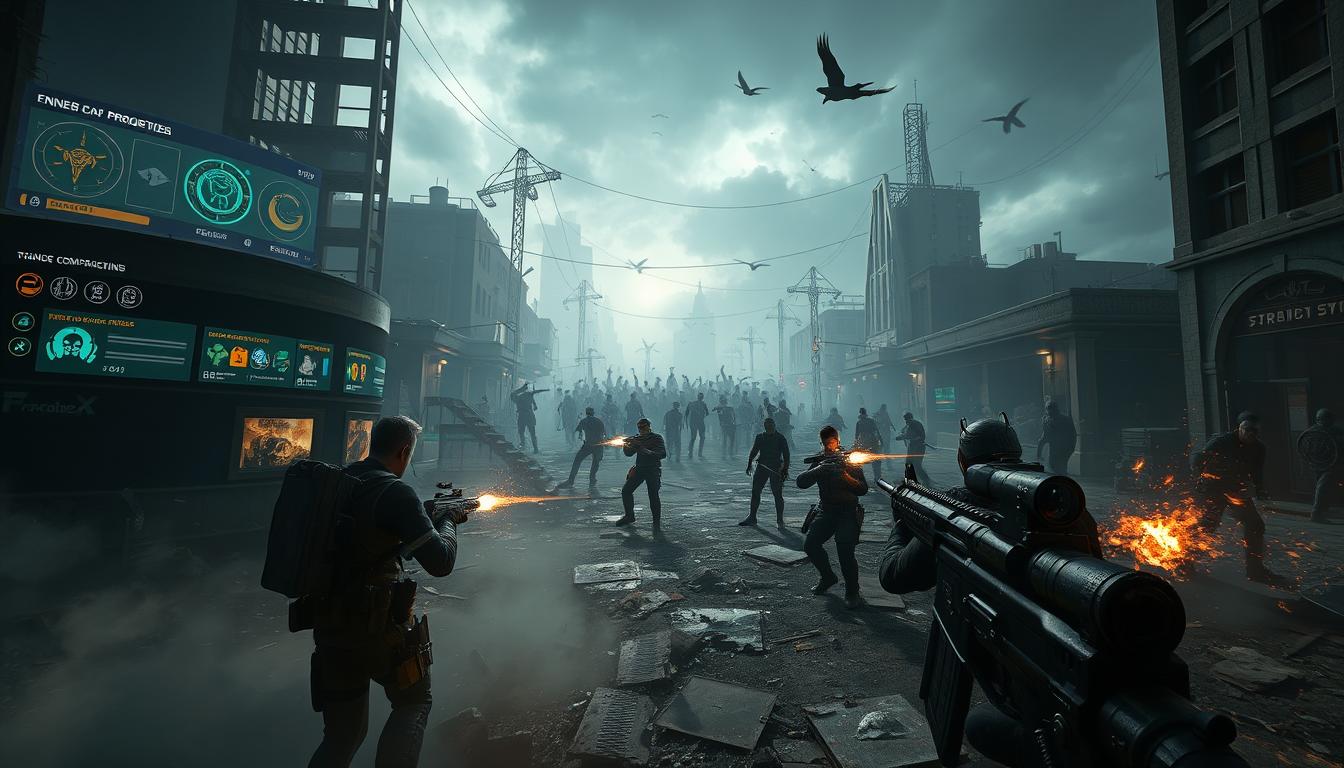1344x768 pixels.
Task: Click the square-framed grey shape slot
Action: tap(151, 176)
